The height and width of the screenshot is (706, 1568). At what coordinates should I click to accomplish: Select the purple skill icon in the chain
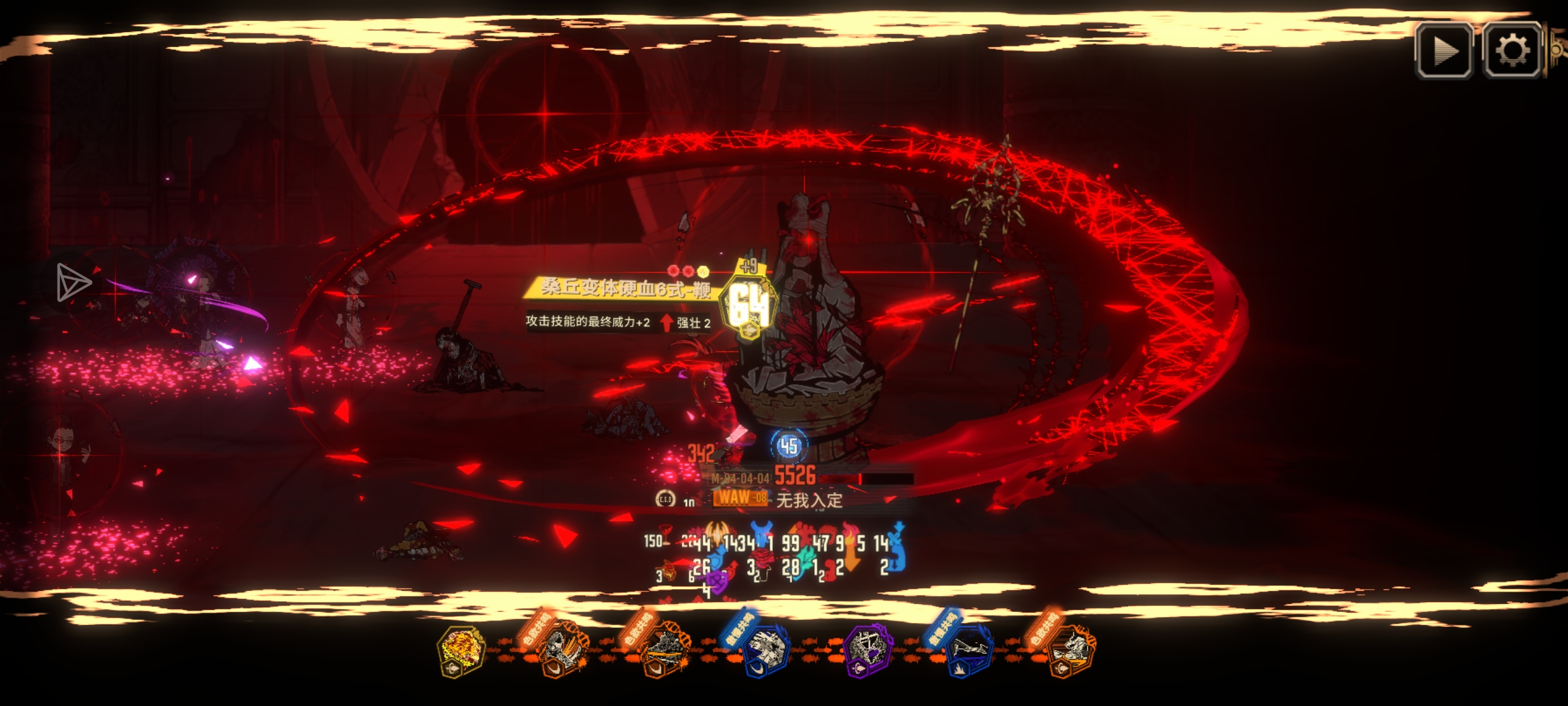pos(866,649)
